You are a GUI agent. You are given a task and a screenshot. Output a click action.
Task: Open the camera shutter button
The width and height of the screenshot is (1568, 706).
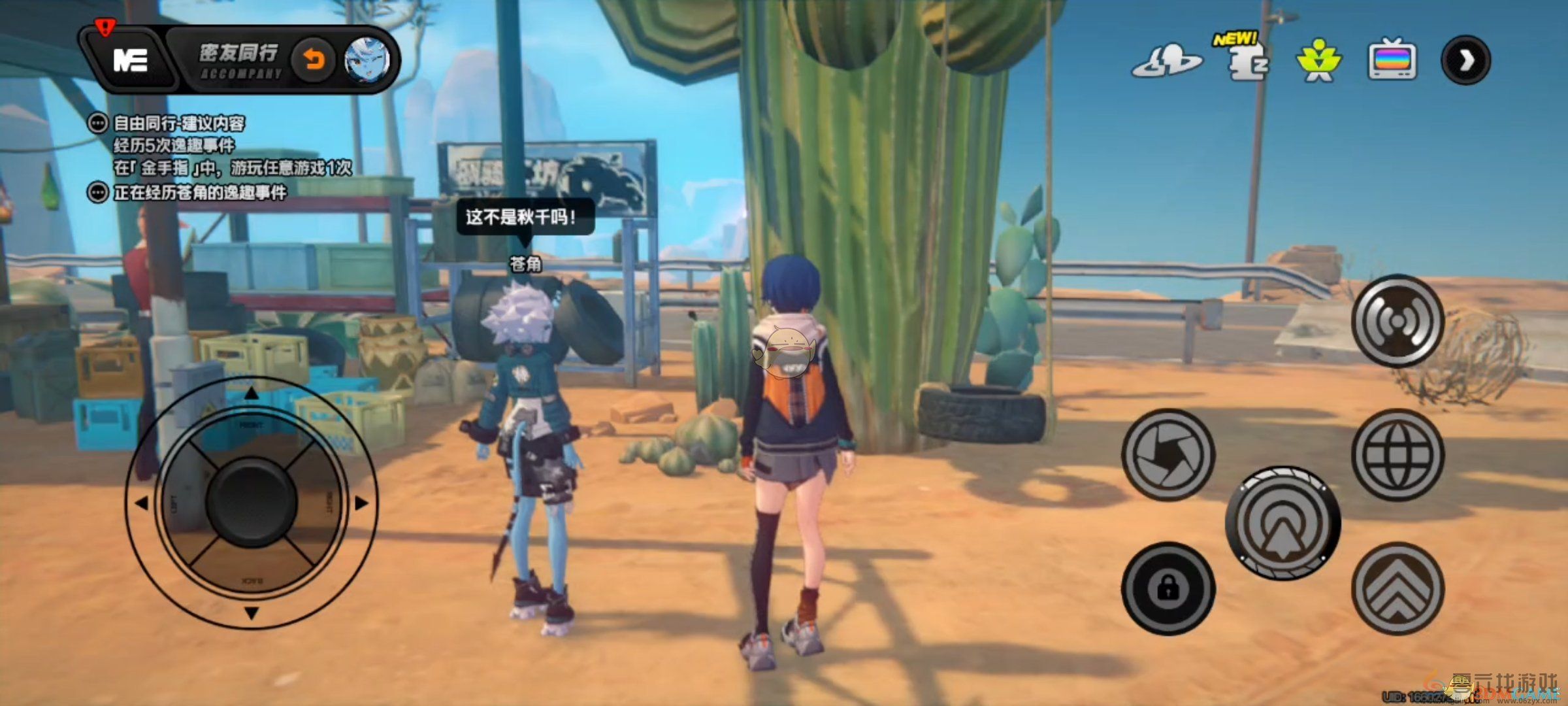(1168, 454)
